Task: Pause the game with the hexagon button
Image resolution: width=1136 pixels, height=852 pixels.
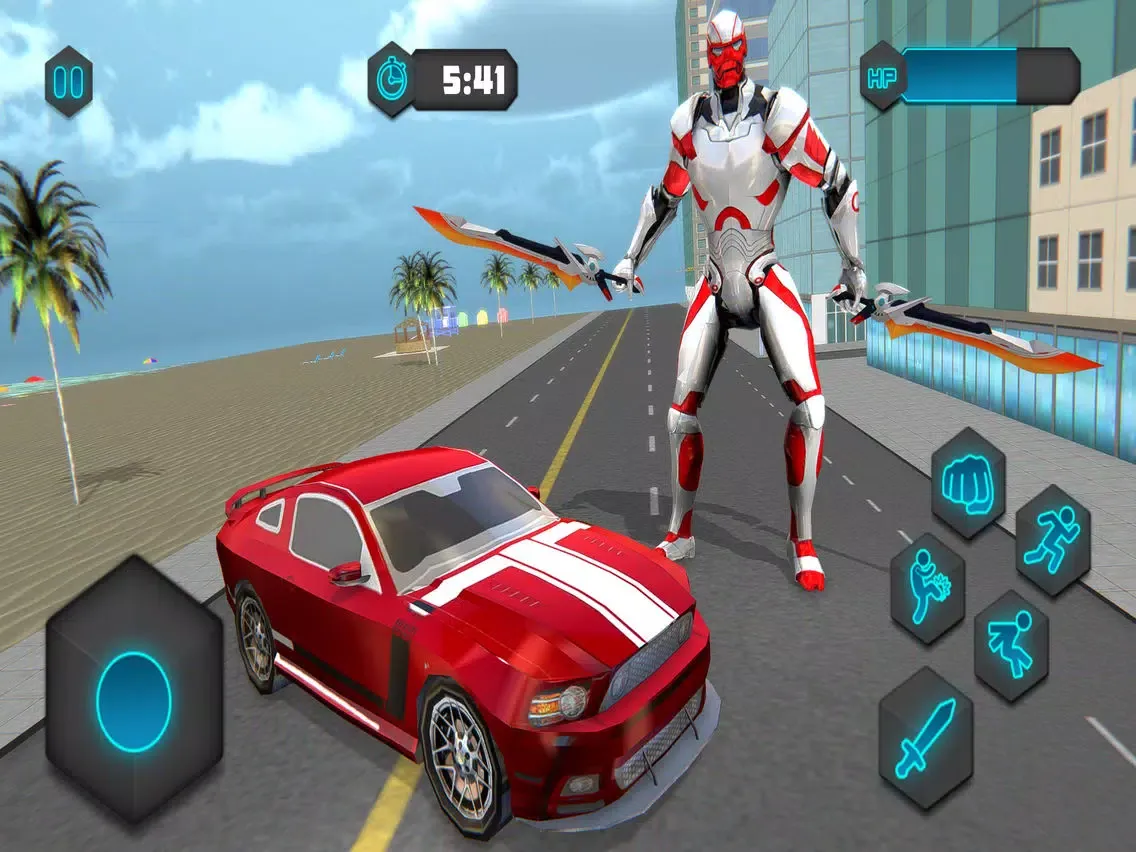Action: [69, 81]
